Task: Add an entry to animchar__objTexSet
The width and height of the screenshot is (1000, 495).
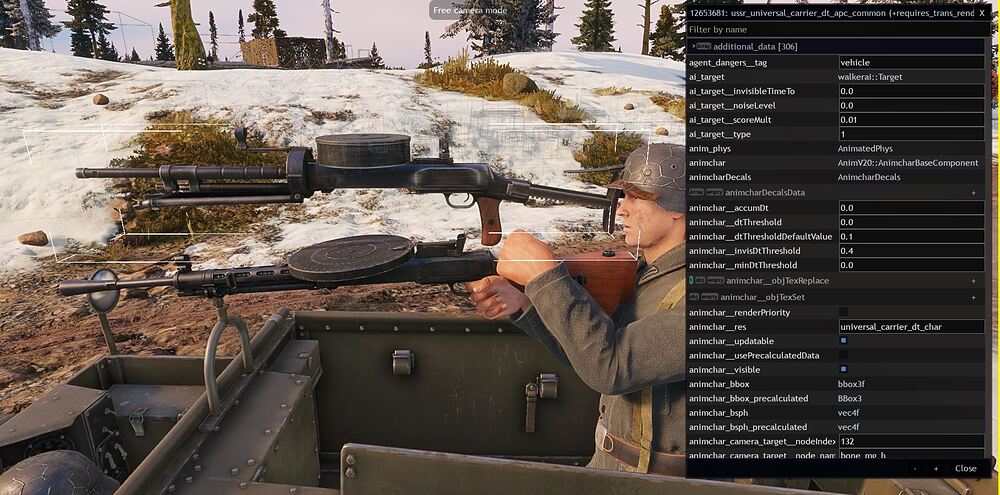Action: tap(973, 297)
